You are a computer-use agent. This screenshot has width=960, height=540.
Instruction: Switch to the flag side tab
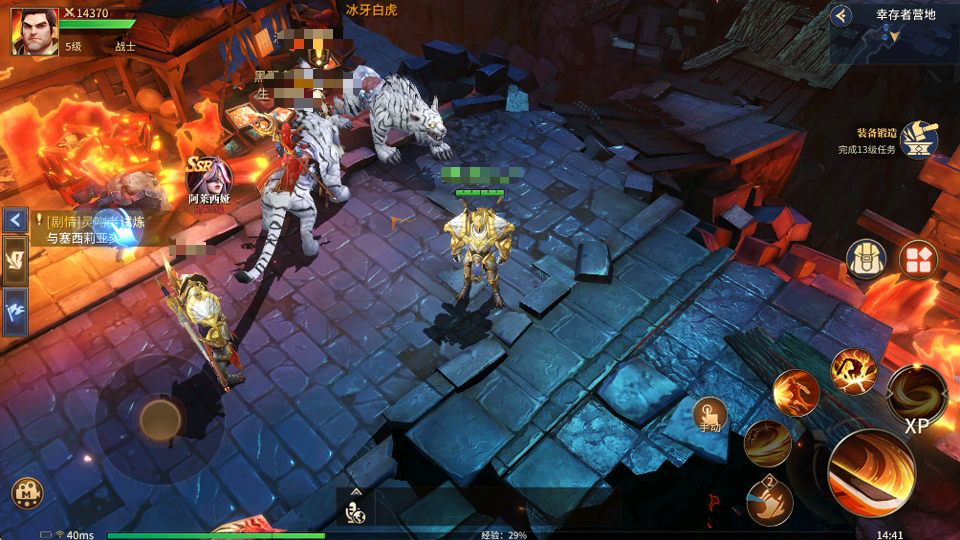coord(16,311)
